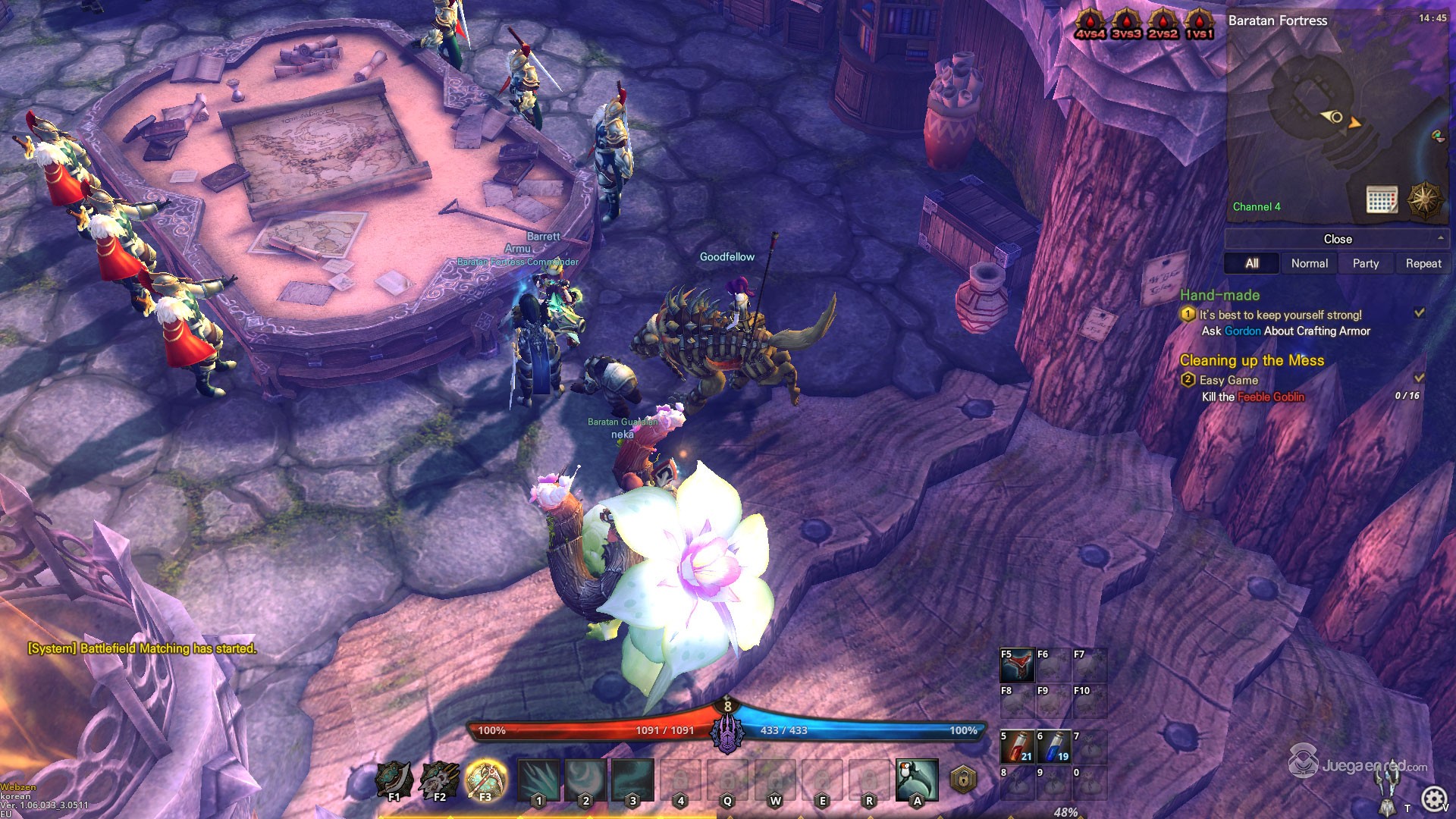1456x819 pixels.
Task: Choose the 2vs2 battlefield mode
Action: 1163,24
